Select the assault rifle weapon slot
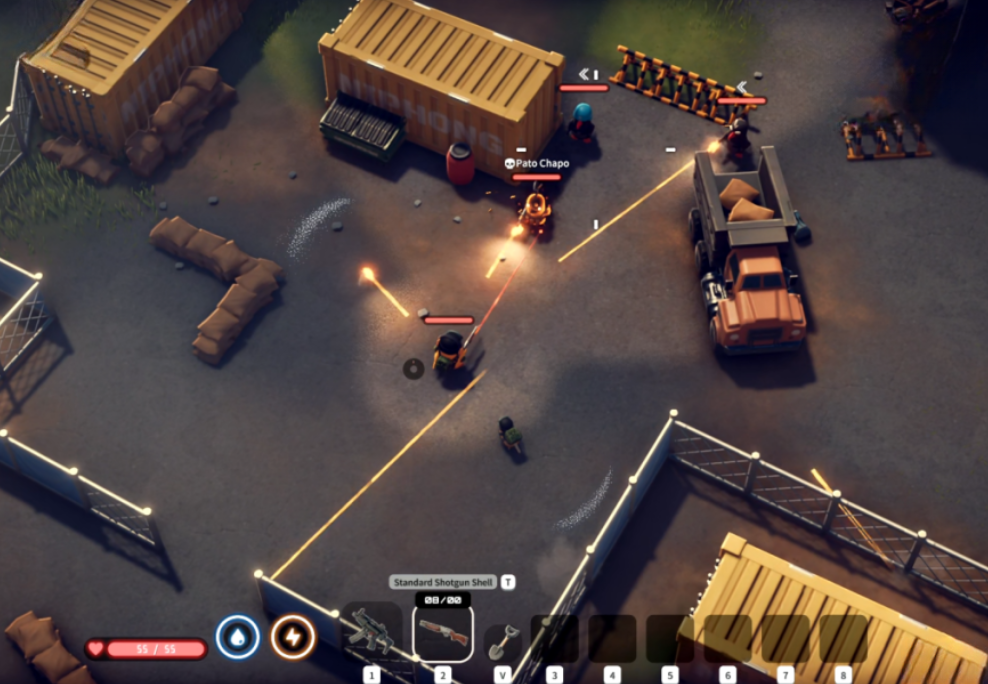This screenshot has height=684, width=988. click(x=371, y=632)
